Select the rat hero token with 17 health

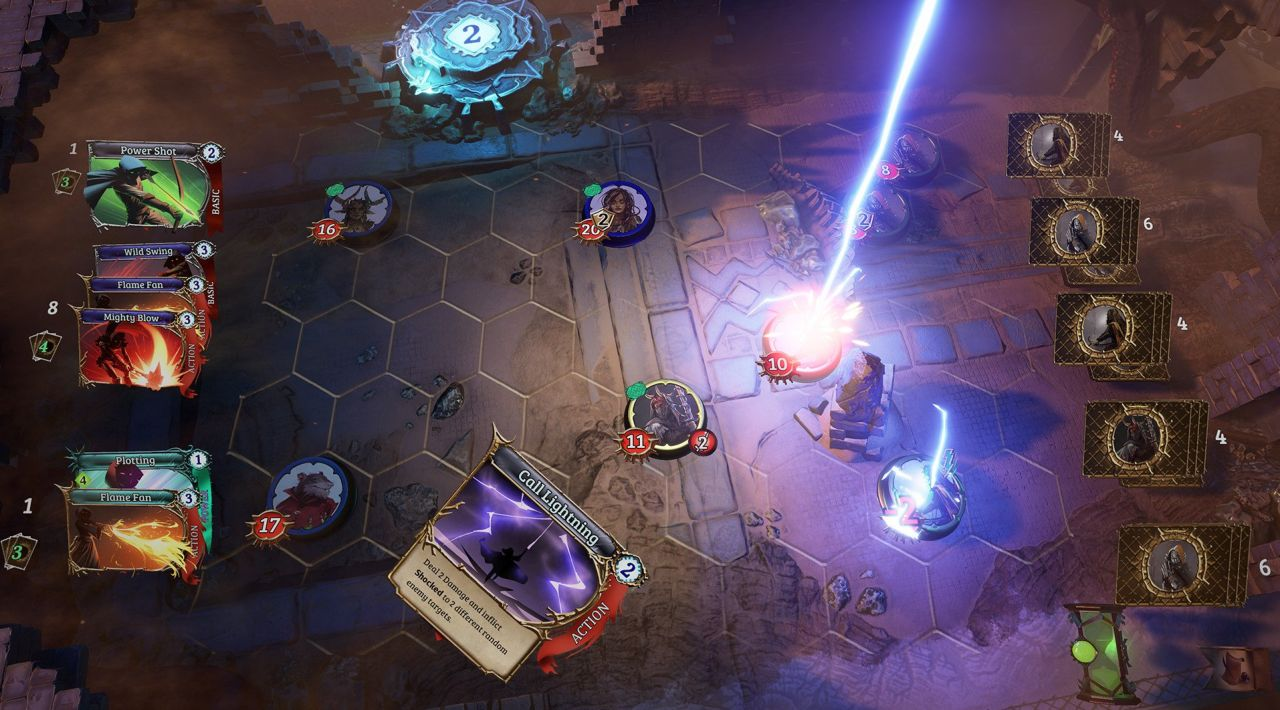[309, 495]
